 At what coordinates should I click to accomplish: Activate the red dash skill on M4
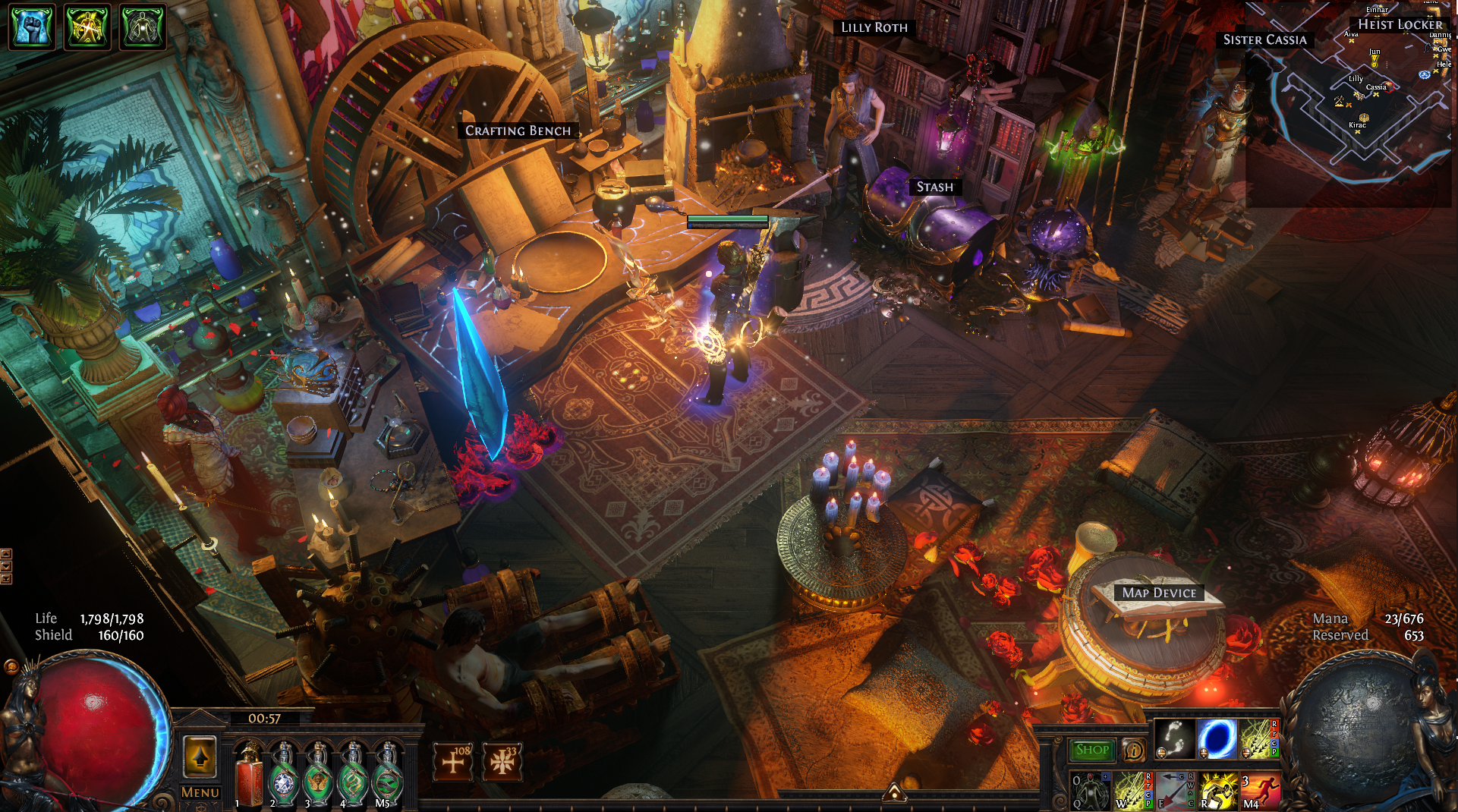pos(1260,791)
